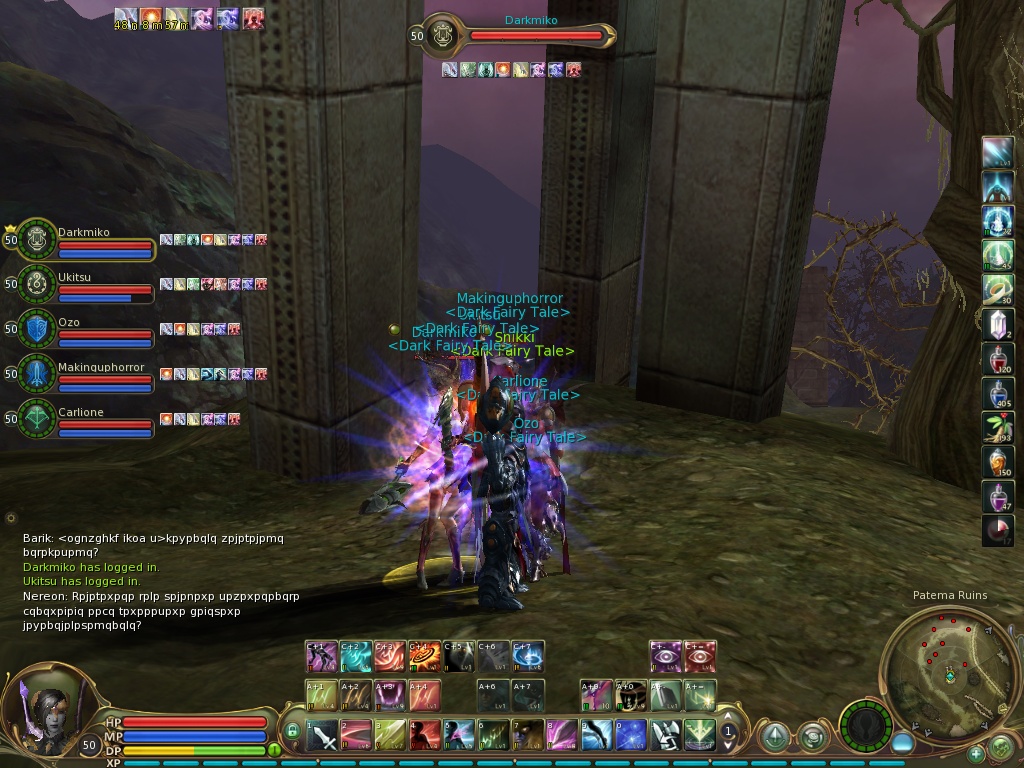Select party member Ozo's frame

pos(99,329)
